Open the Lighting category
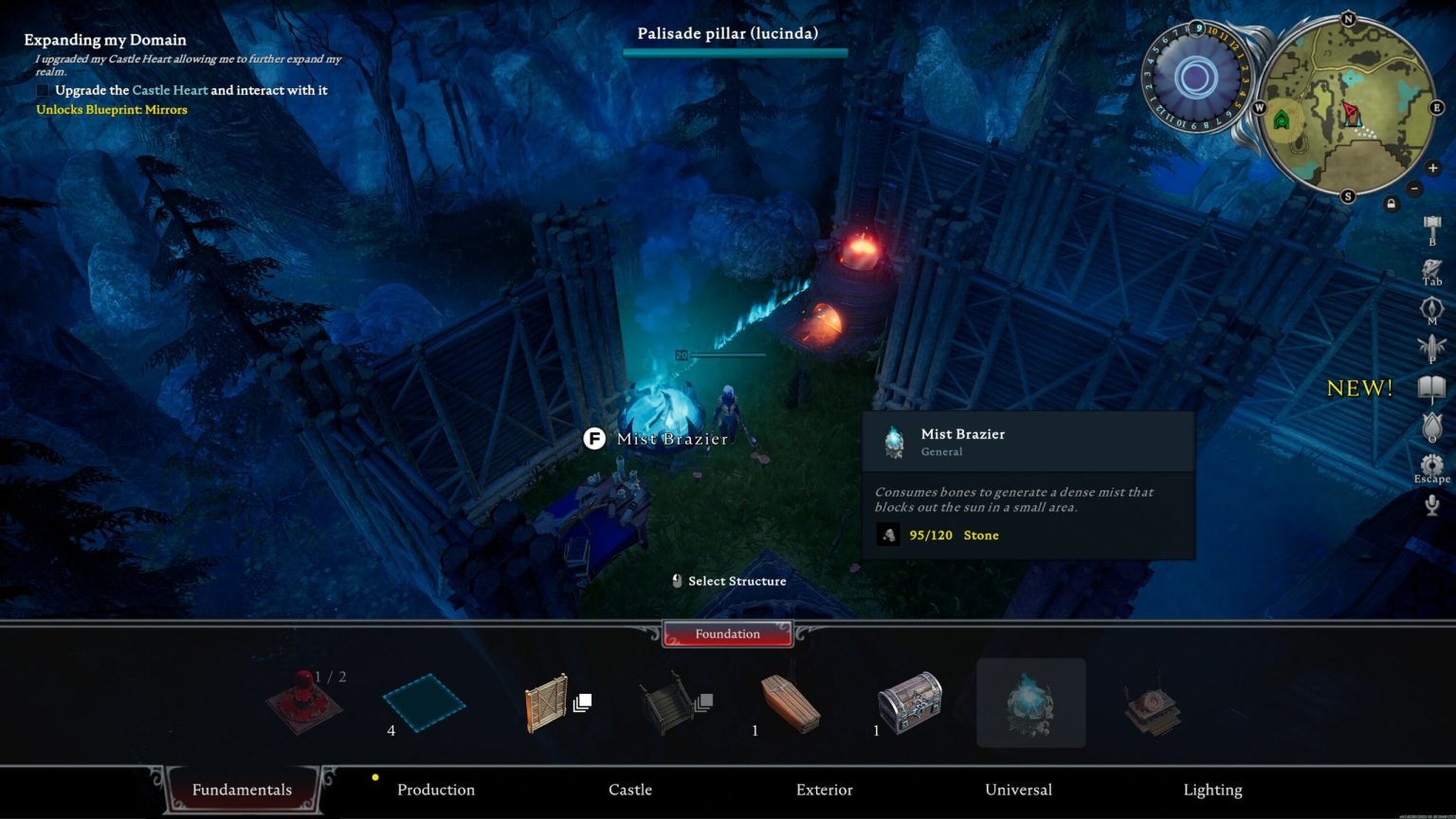Screen dimensions: 1456x819 tap(1212, 789)
